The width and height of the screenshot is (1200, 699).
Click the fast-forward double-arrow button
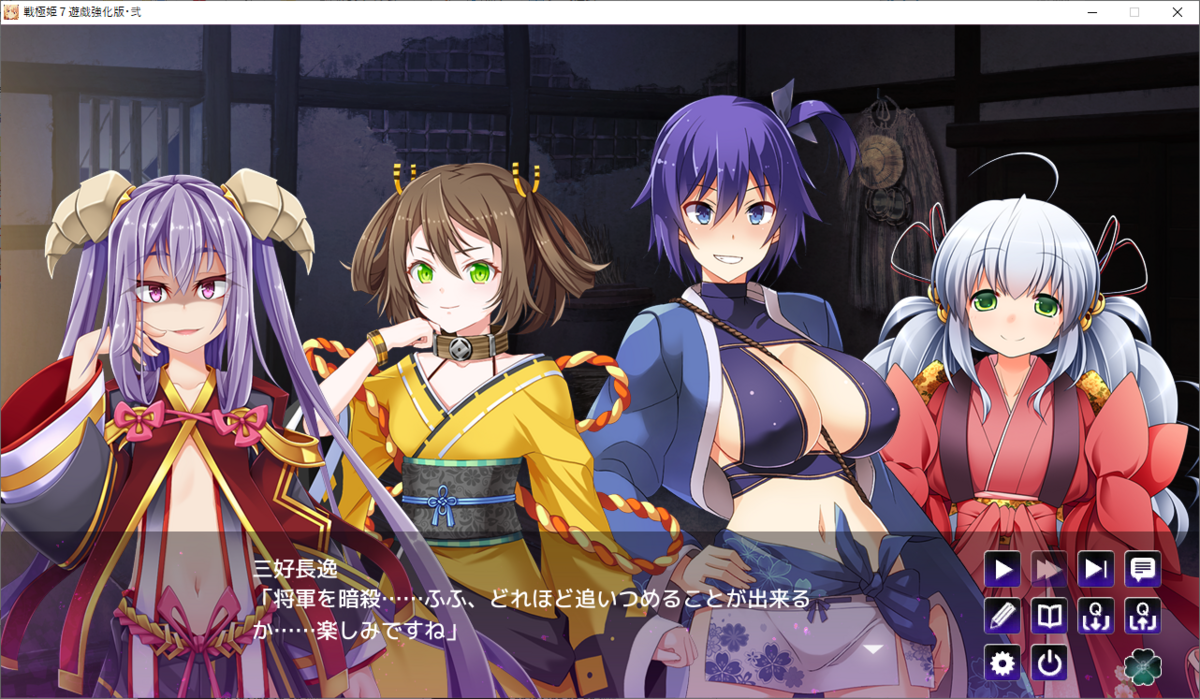point(1049,570)
